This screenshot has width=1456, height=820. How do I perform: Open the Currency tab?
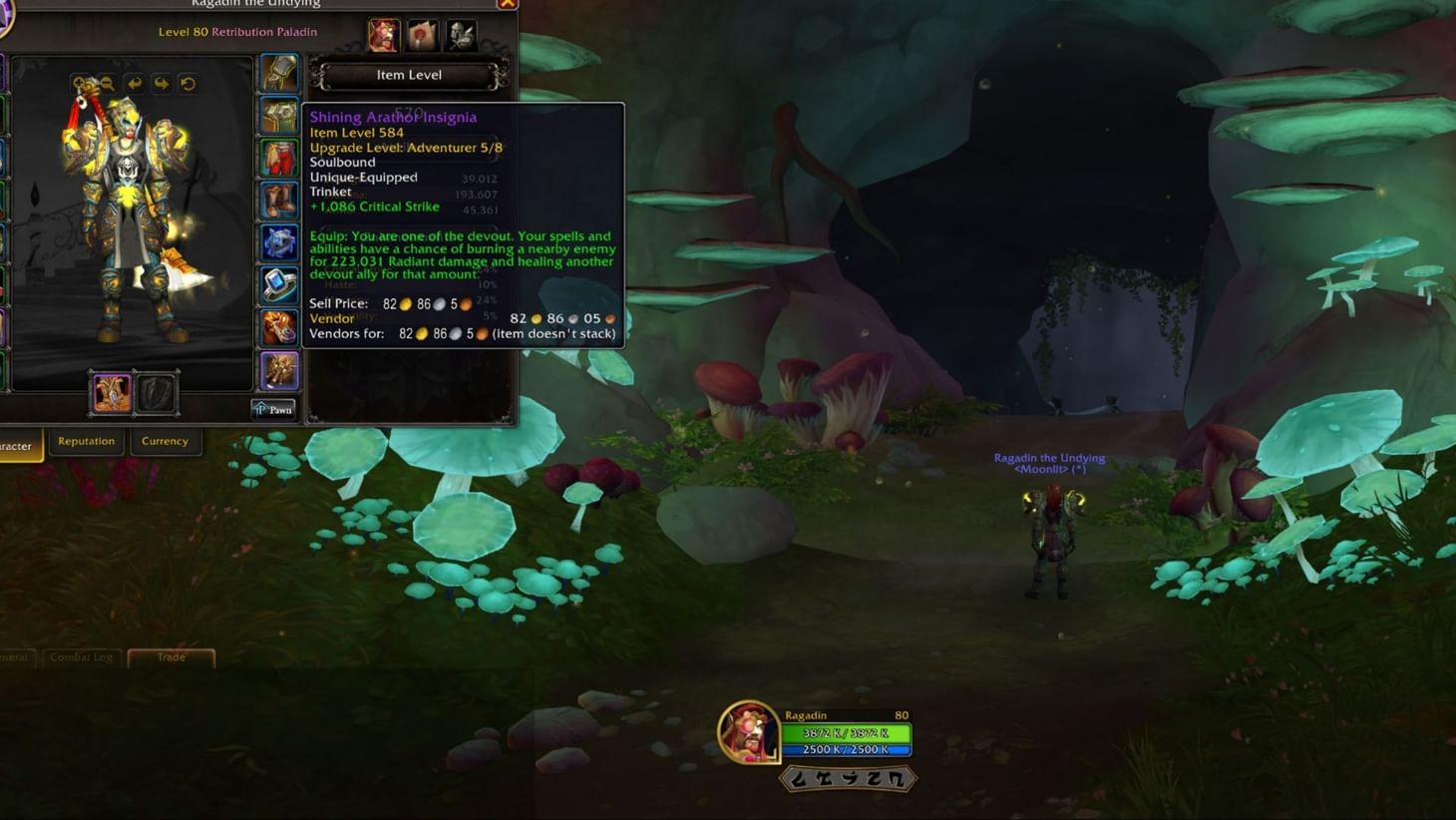(166, 441)
